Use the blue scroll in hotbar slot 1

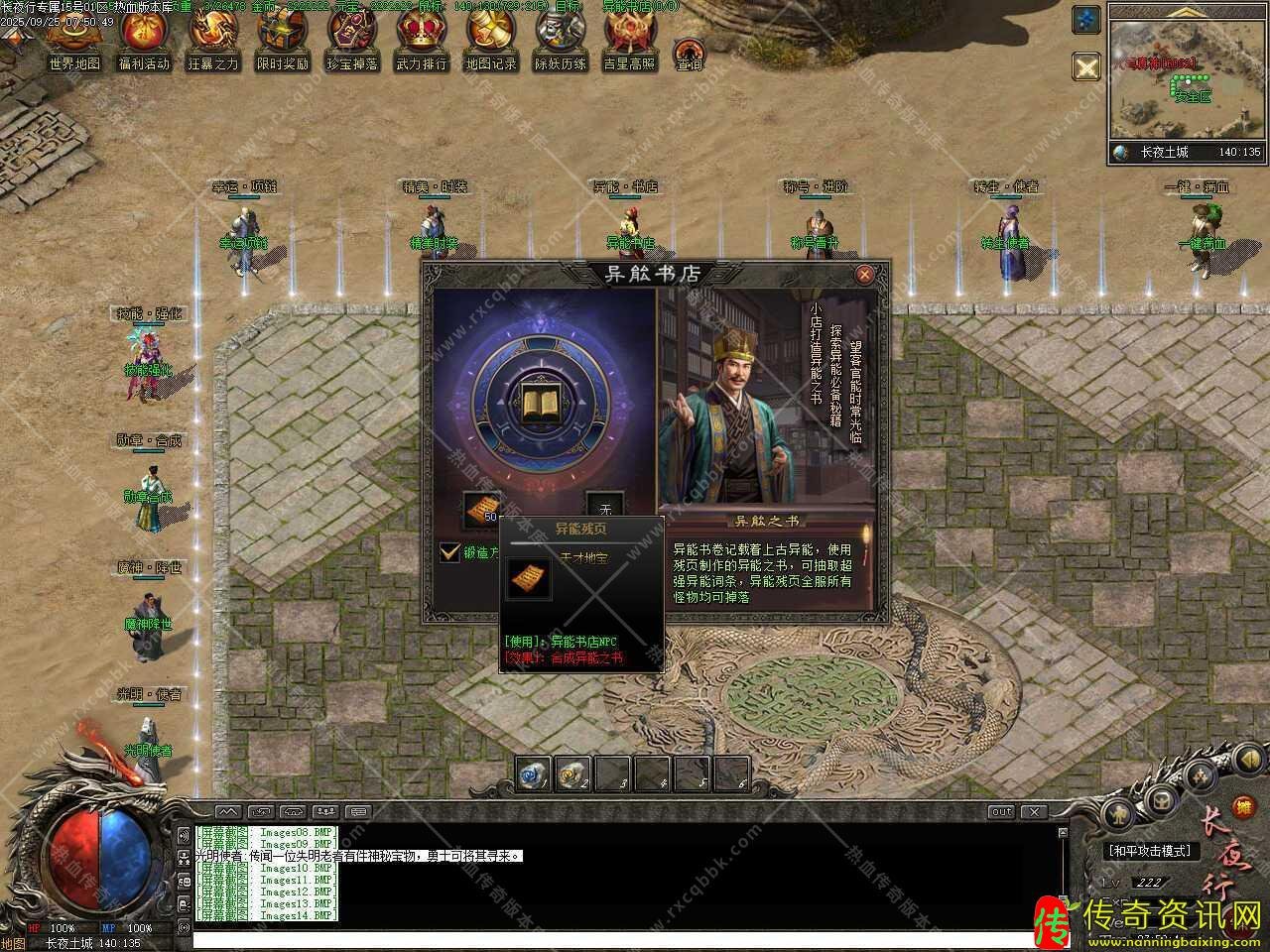coord(533,773)
